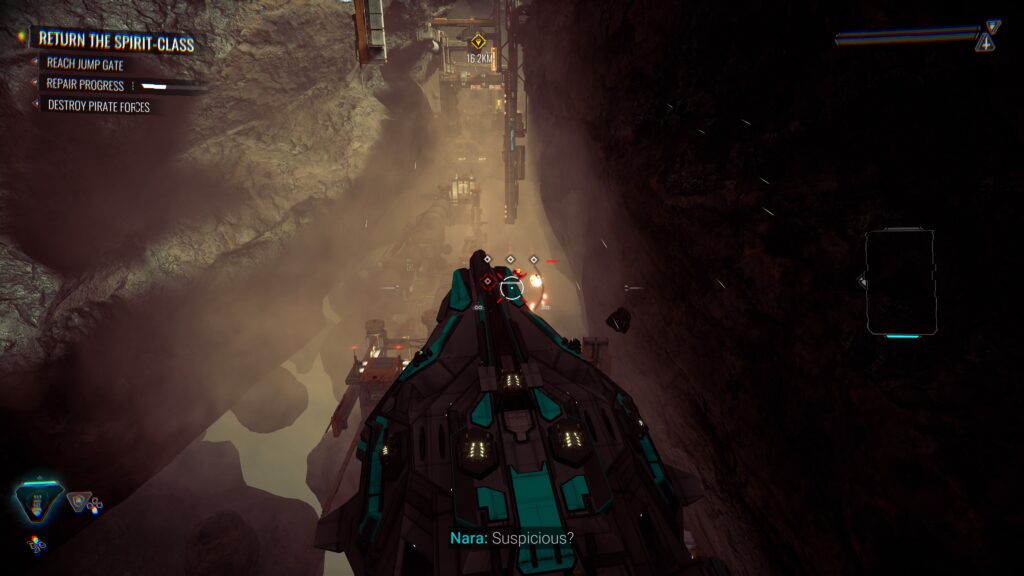
Task: Click the lower hull triangle icon
Action: pos(987,43)
